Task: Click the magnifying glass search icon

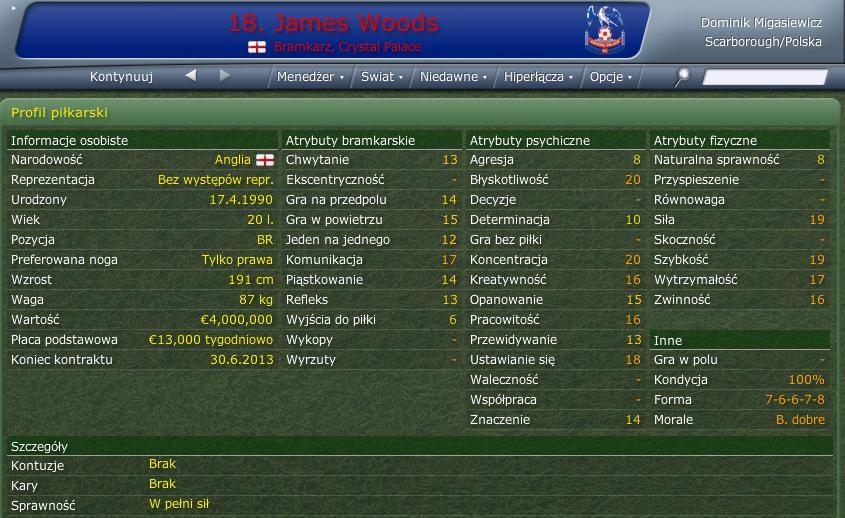Action: point(684,76)
